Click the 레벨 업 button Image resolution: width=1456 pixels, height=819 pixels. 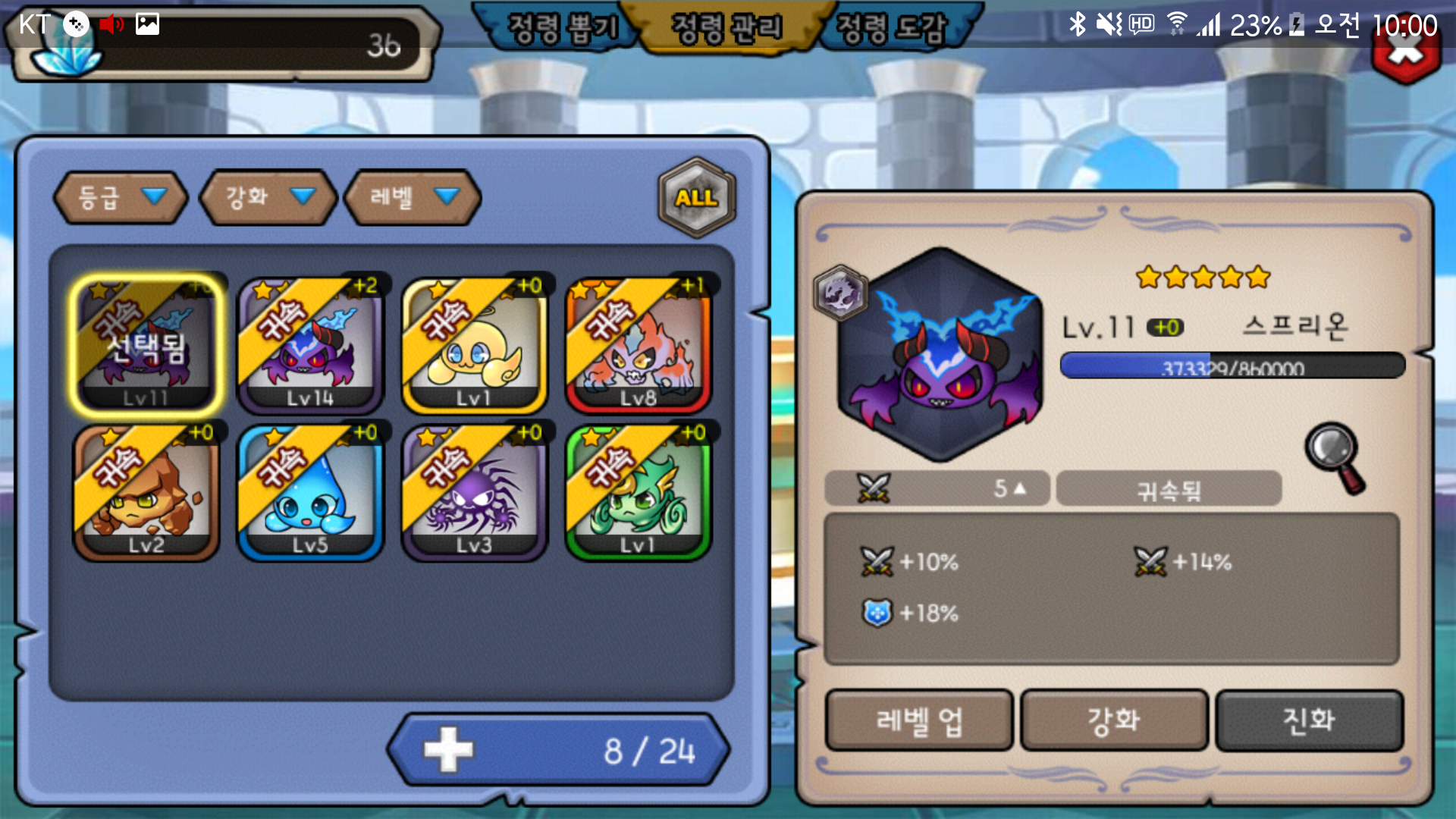coord(919,720)
